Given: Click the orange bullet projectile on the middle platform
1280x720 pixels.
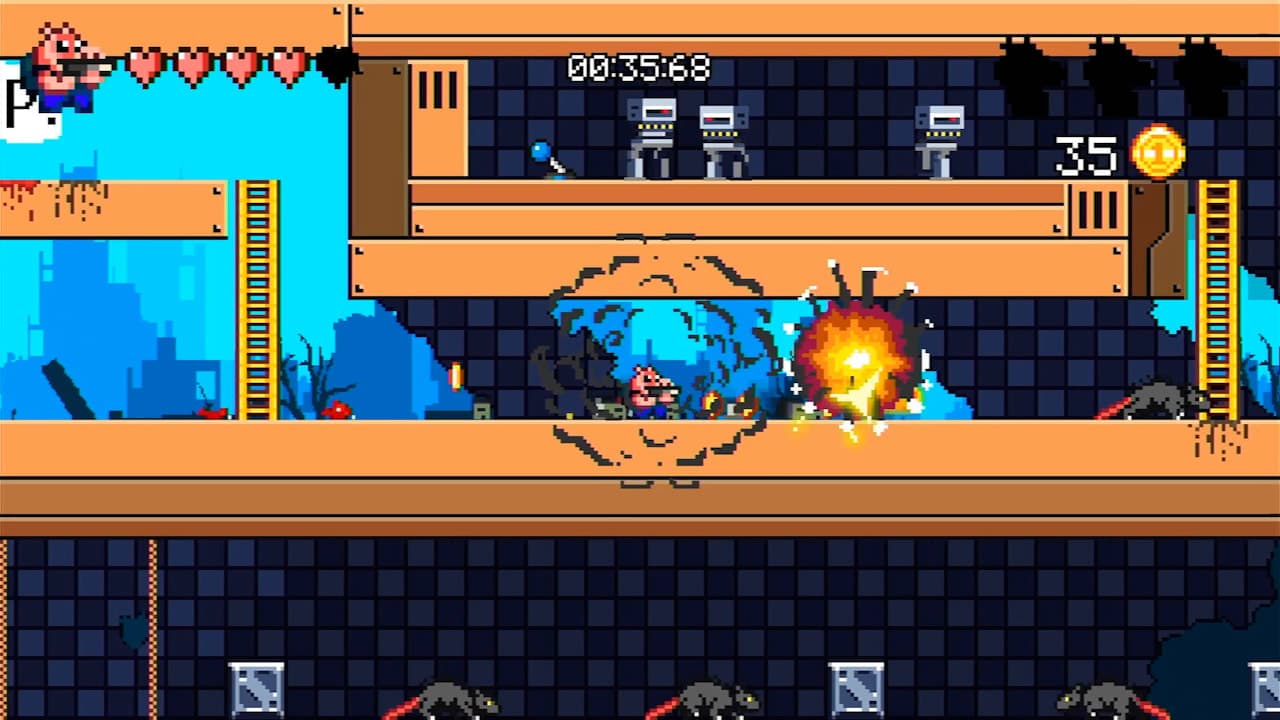Looking at the screenshot, I should [x=455, y=377].
